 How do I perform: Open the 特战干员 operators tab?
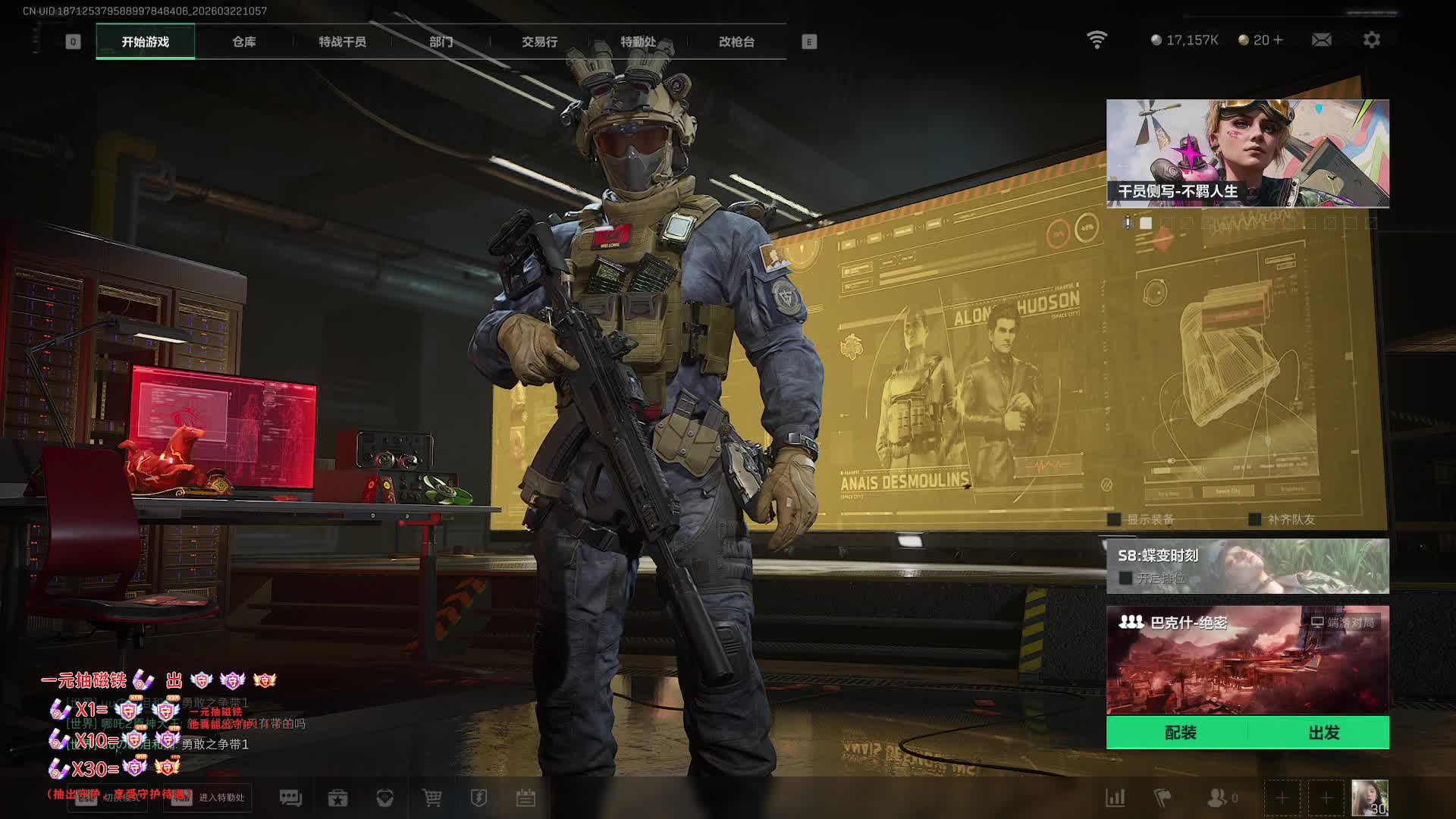coord(342,42)
